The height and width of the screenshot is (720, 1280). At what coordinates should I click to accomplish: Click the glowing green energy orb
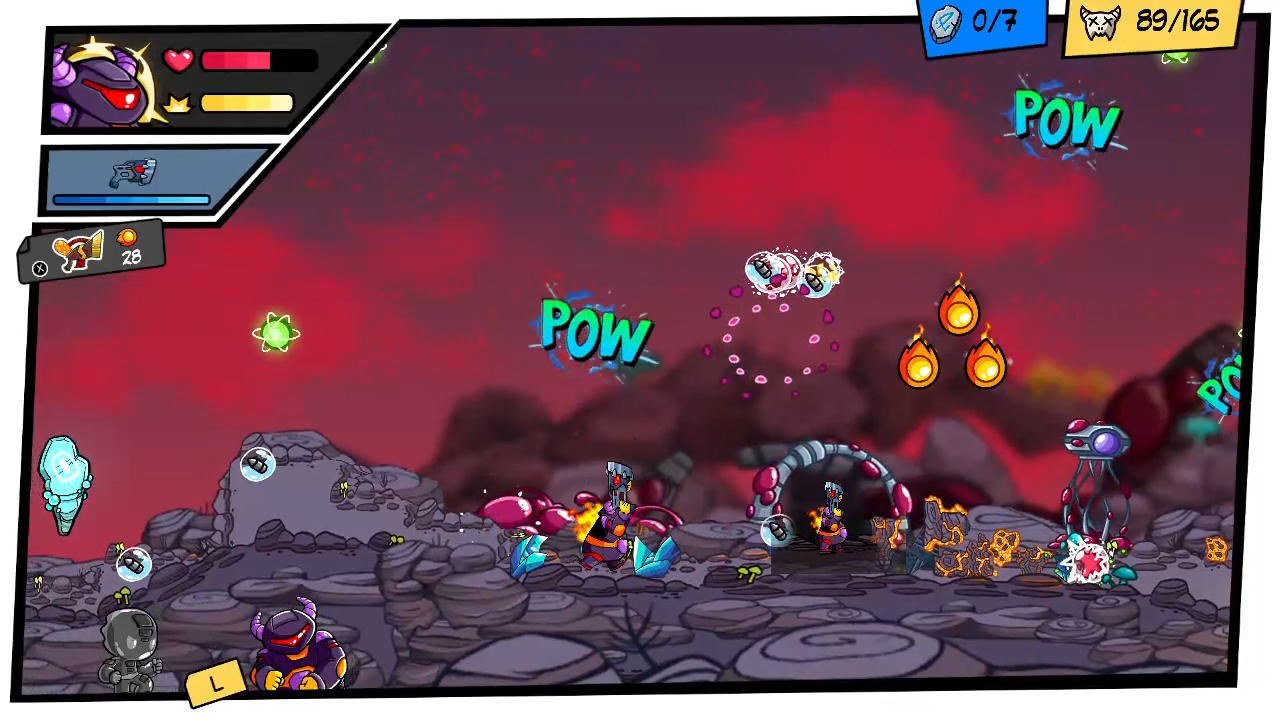[276, 333]
